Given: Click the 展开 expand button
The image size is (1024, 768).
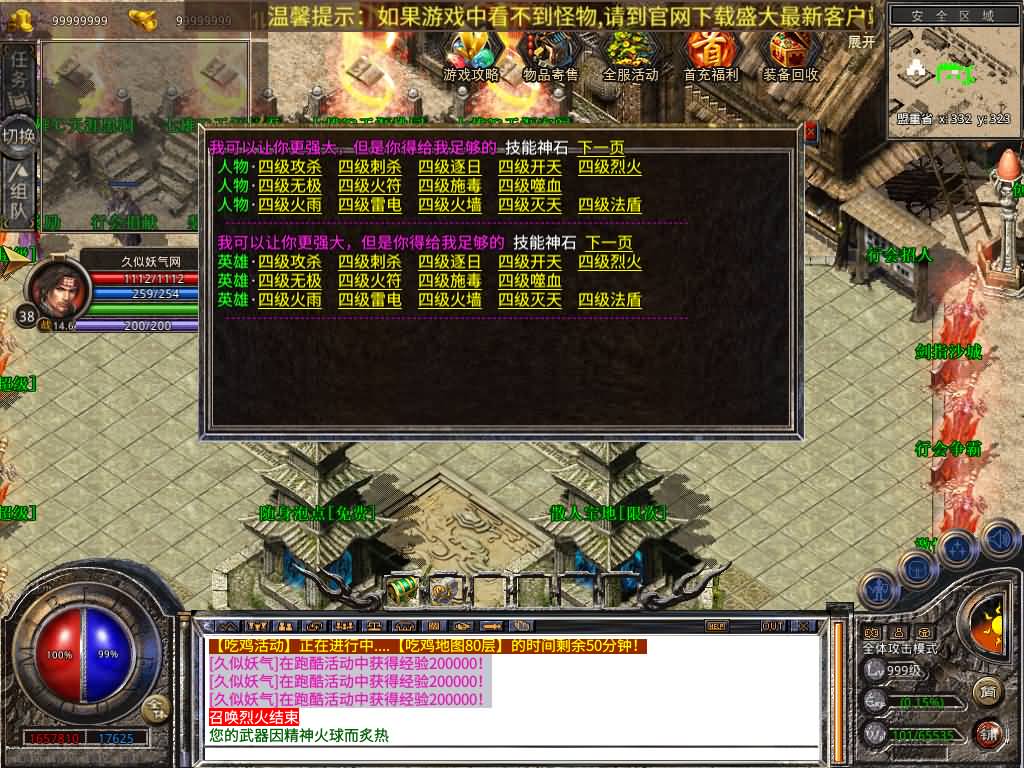Looking at the screenshot, I should pos(861,42).
